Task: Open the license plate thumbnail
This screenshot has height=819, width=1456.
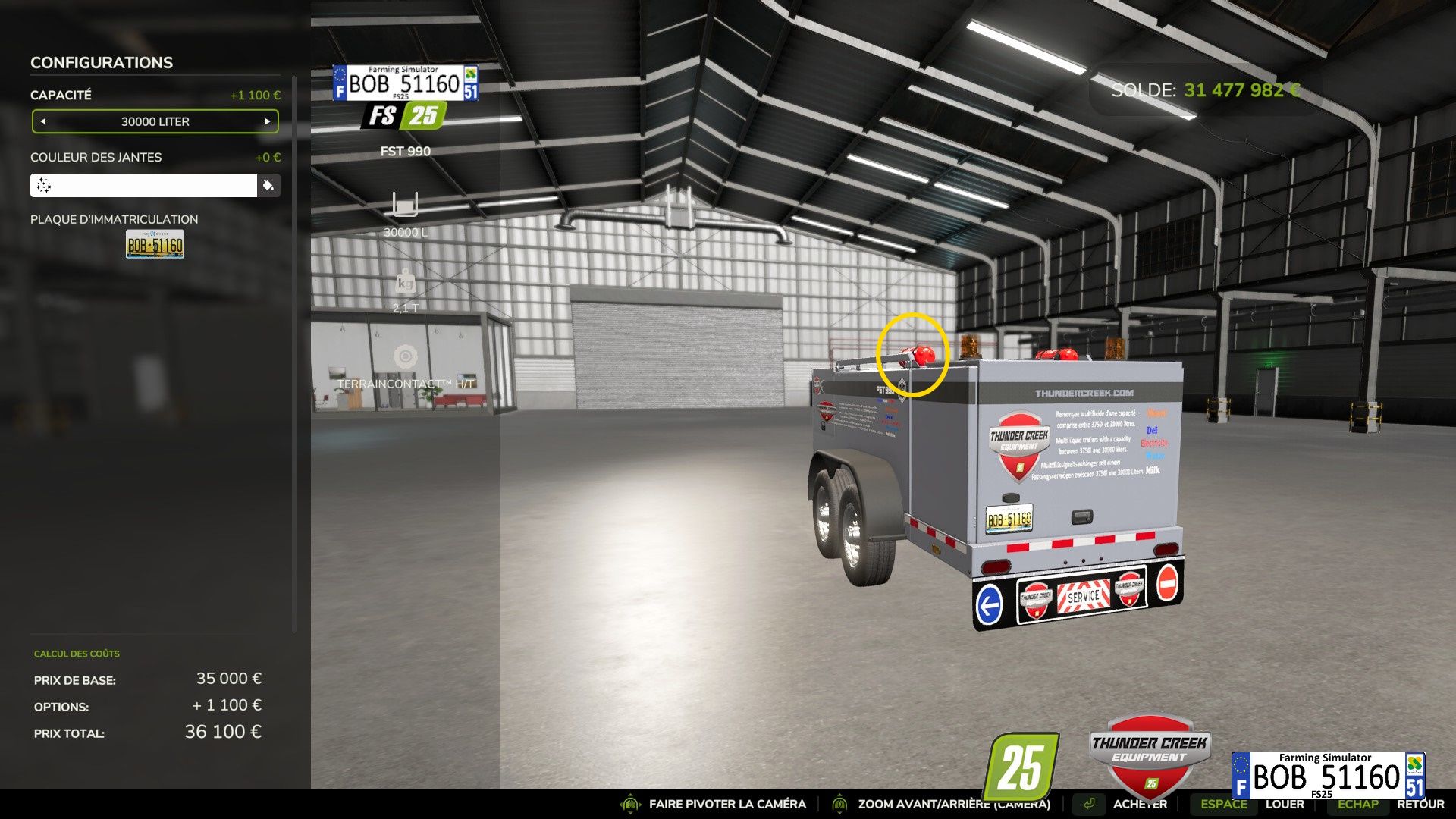Action: (155, 245)
